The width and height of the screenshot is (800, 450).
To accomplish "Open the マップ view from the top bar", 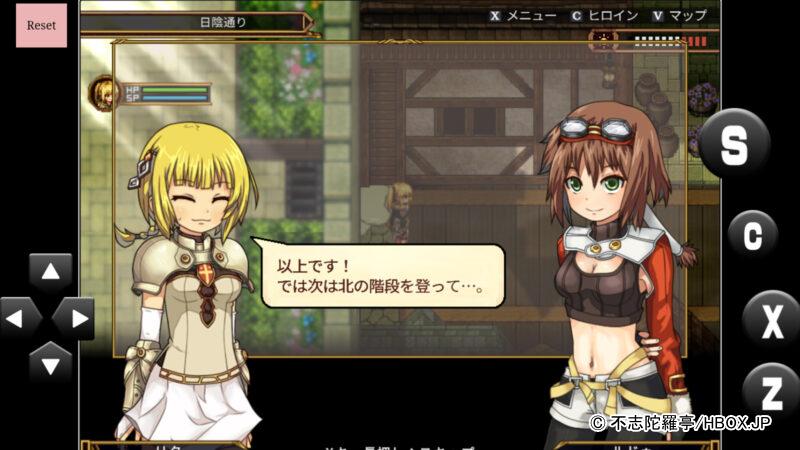I will point(679,15).
